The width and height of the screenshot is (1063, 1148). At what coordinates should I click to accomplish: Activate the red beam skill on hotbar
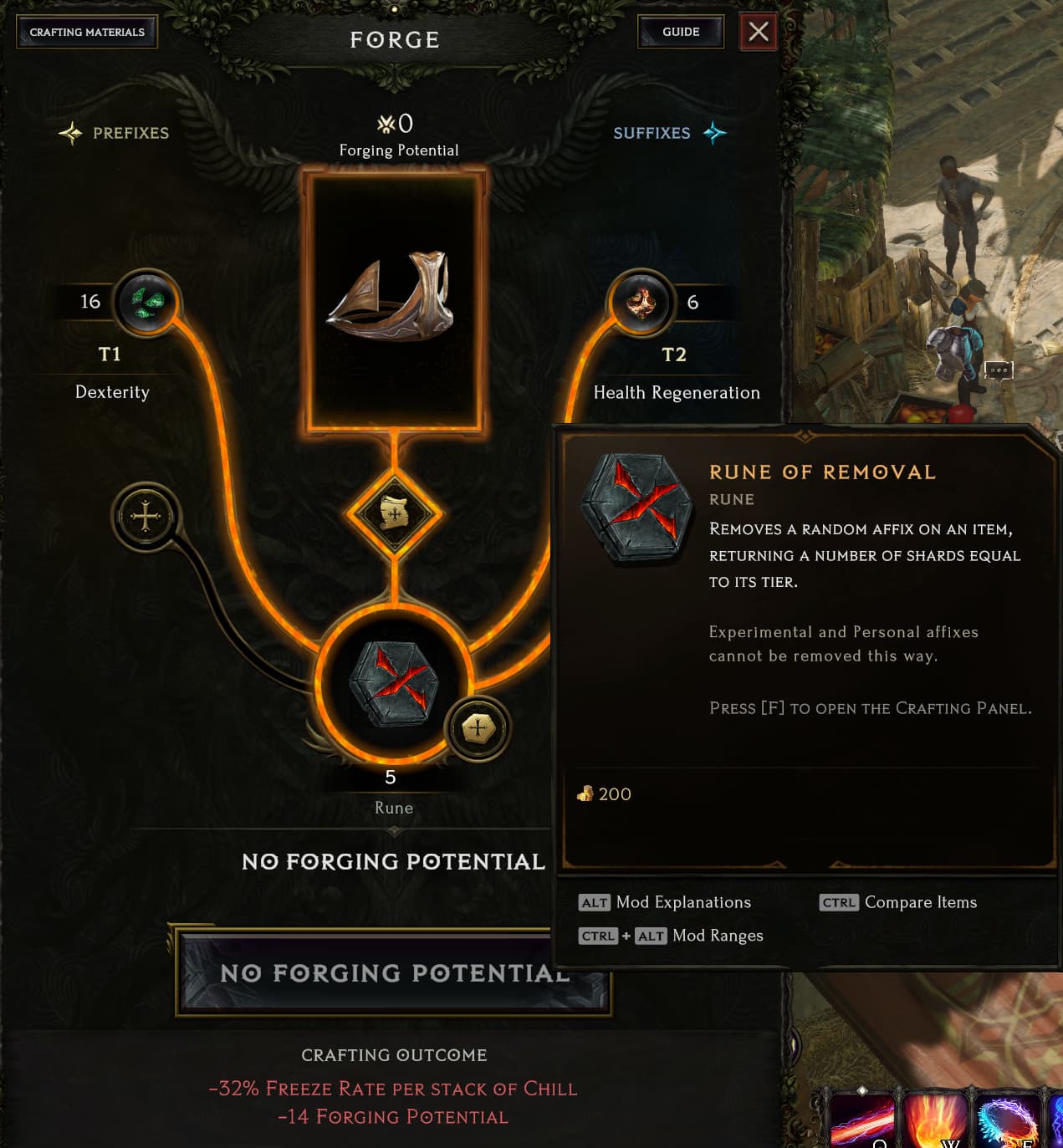(x=861, y=1119)
